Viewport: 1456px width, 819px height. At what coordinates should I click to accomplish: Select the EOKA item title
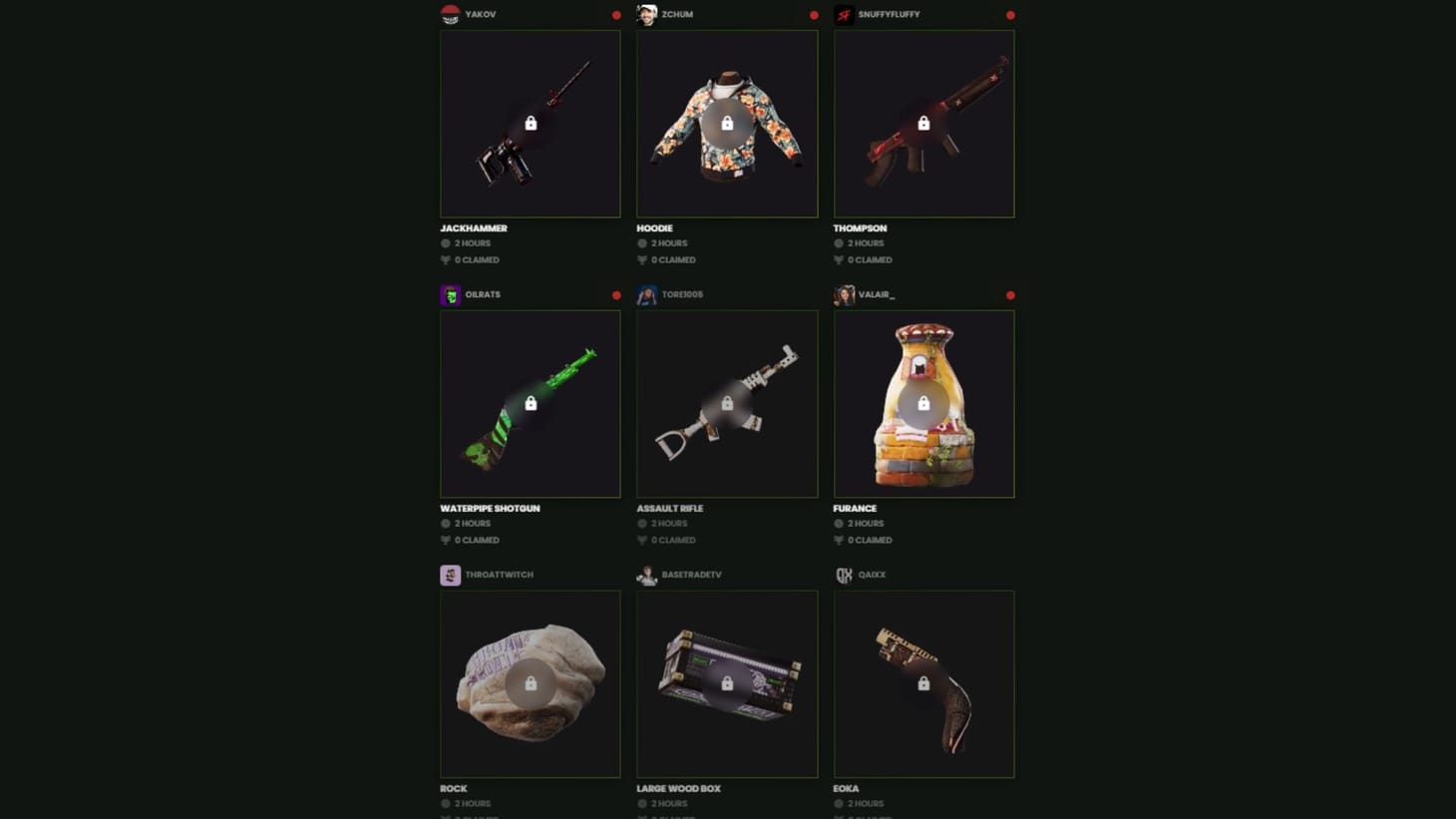pos(846,788)
